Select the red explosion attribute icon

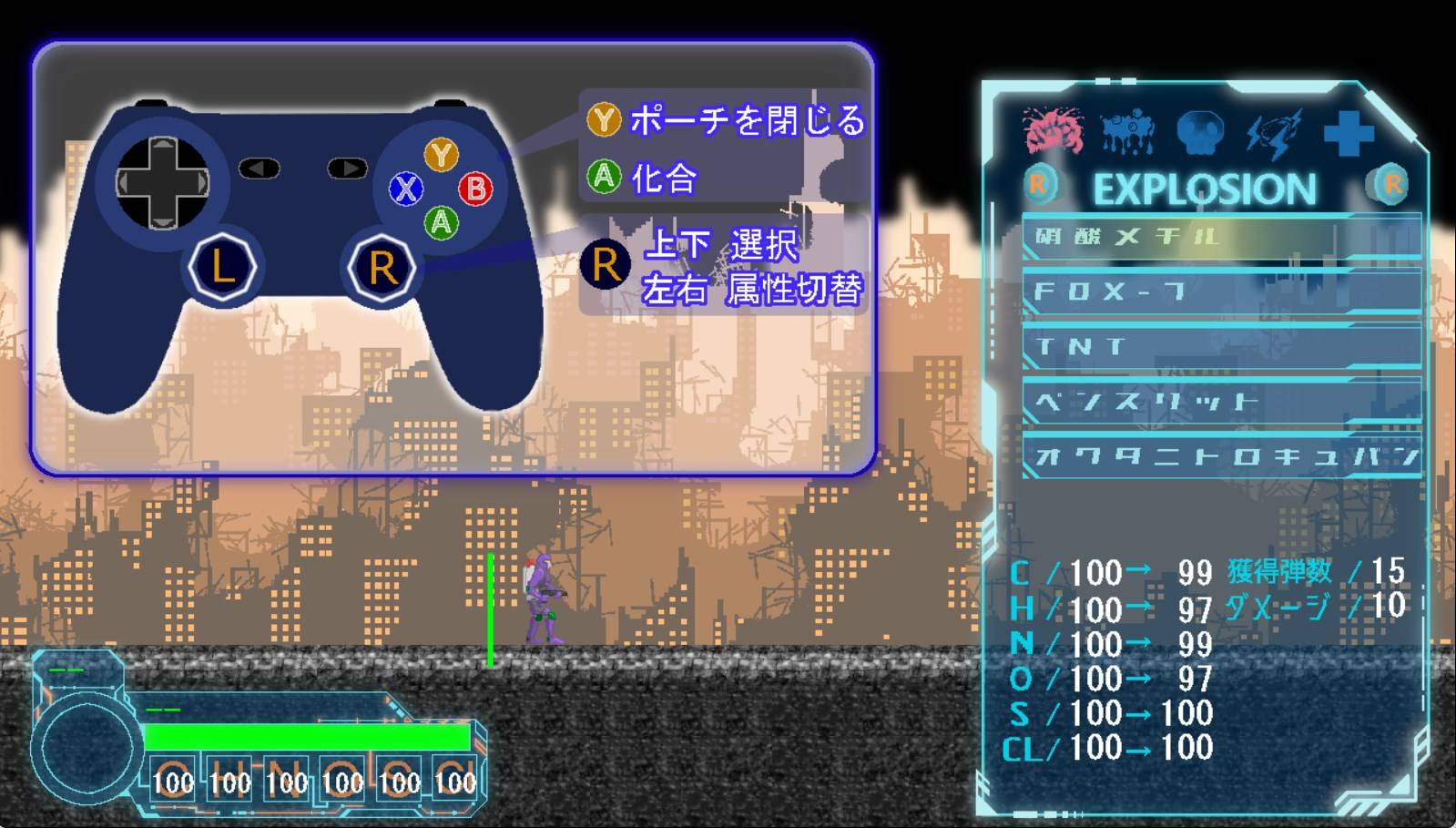[x=1054, y=133]
